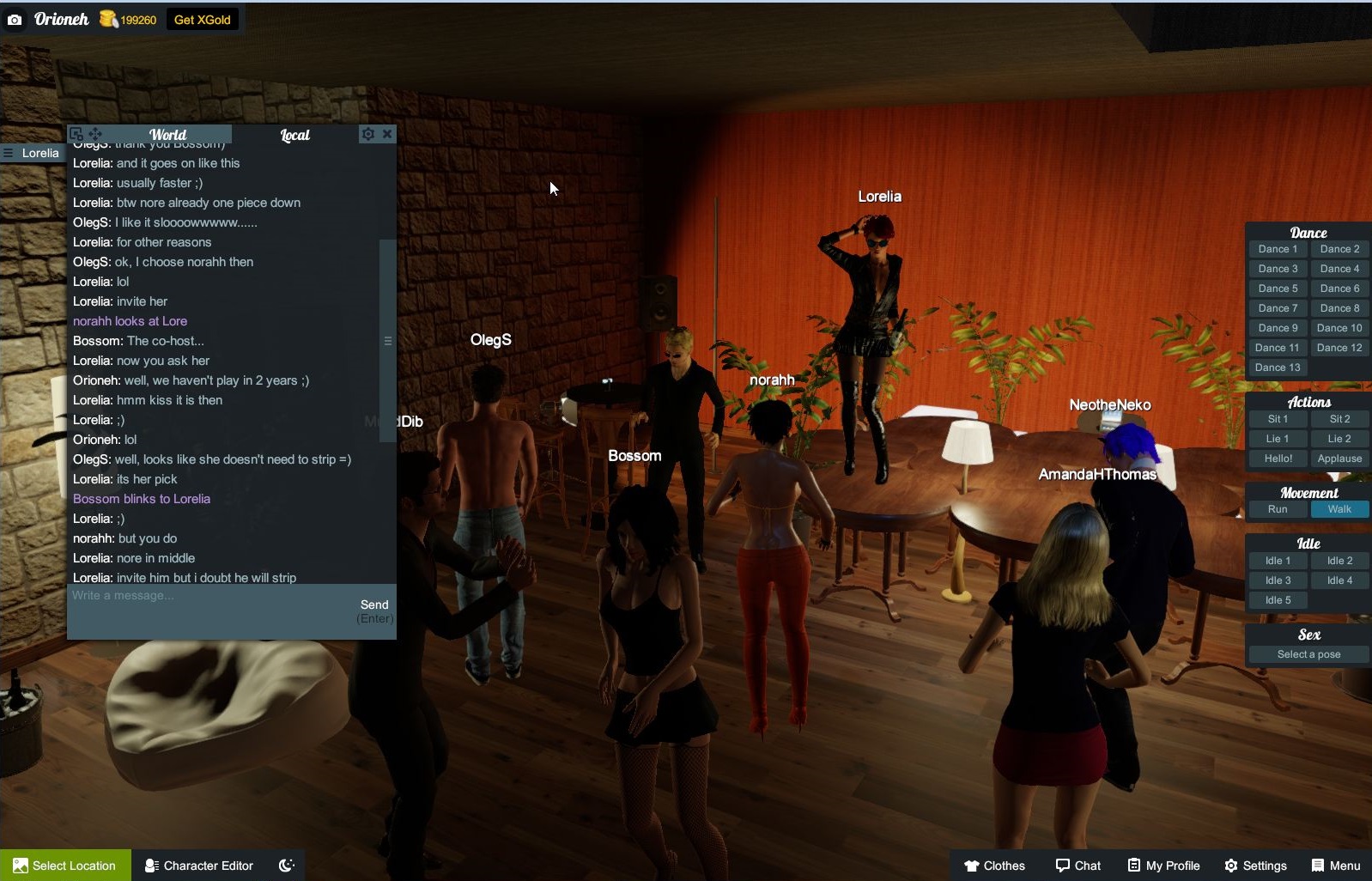Screen dimensions: 1372x881
Task: Click the Lorelia name dropdown tab
Action: (36, 153)
